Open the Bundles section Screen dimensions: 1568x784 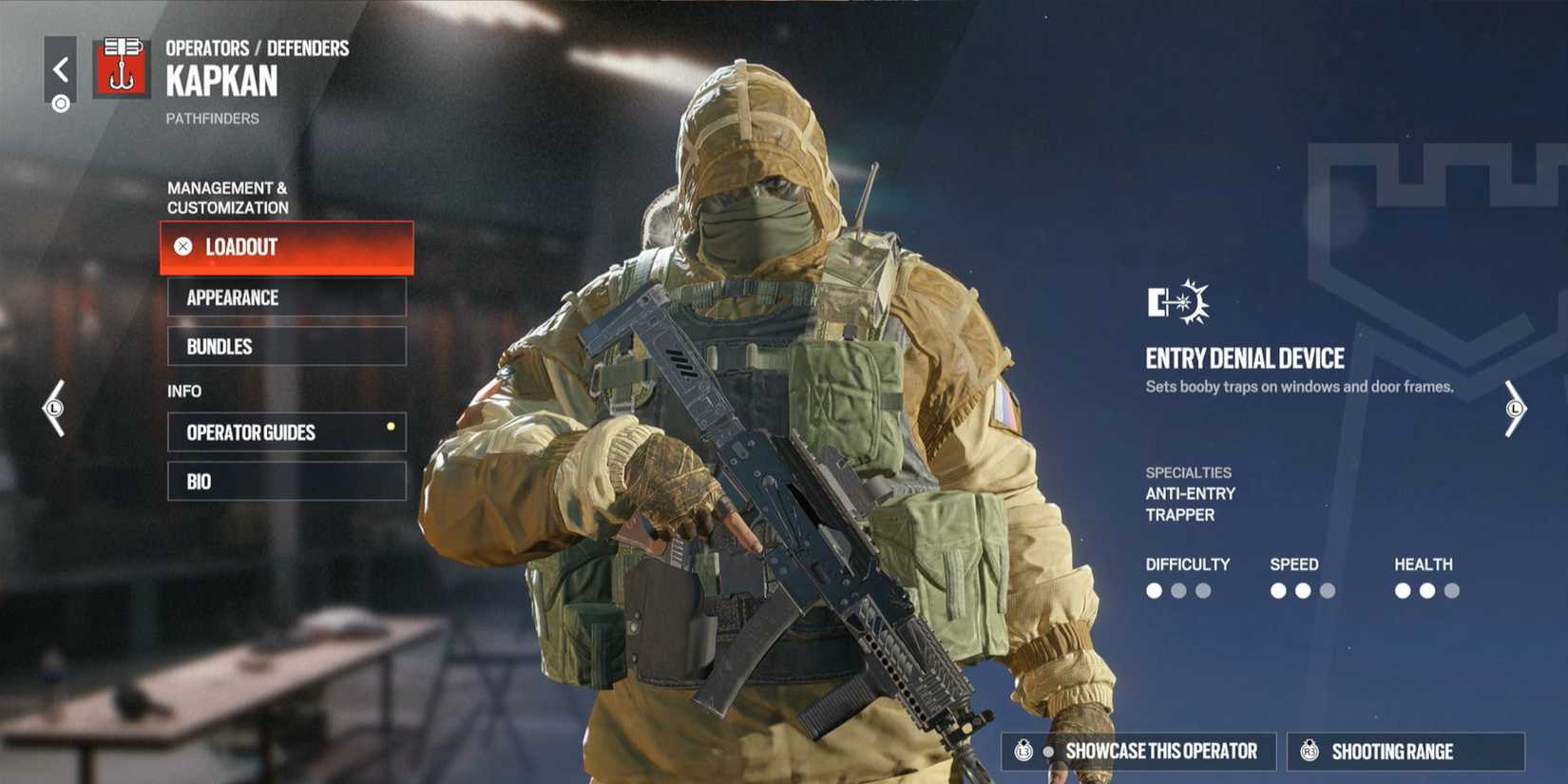[285, 346]
